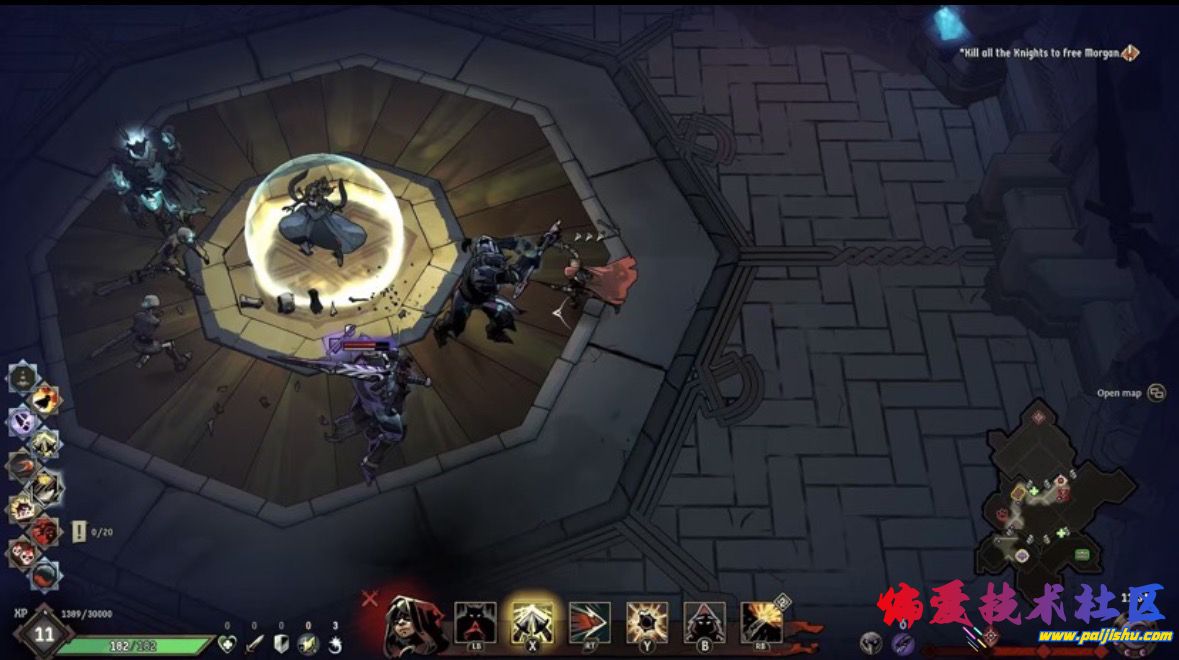Trigger the red arrow dash ability

tap(589, 622)
